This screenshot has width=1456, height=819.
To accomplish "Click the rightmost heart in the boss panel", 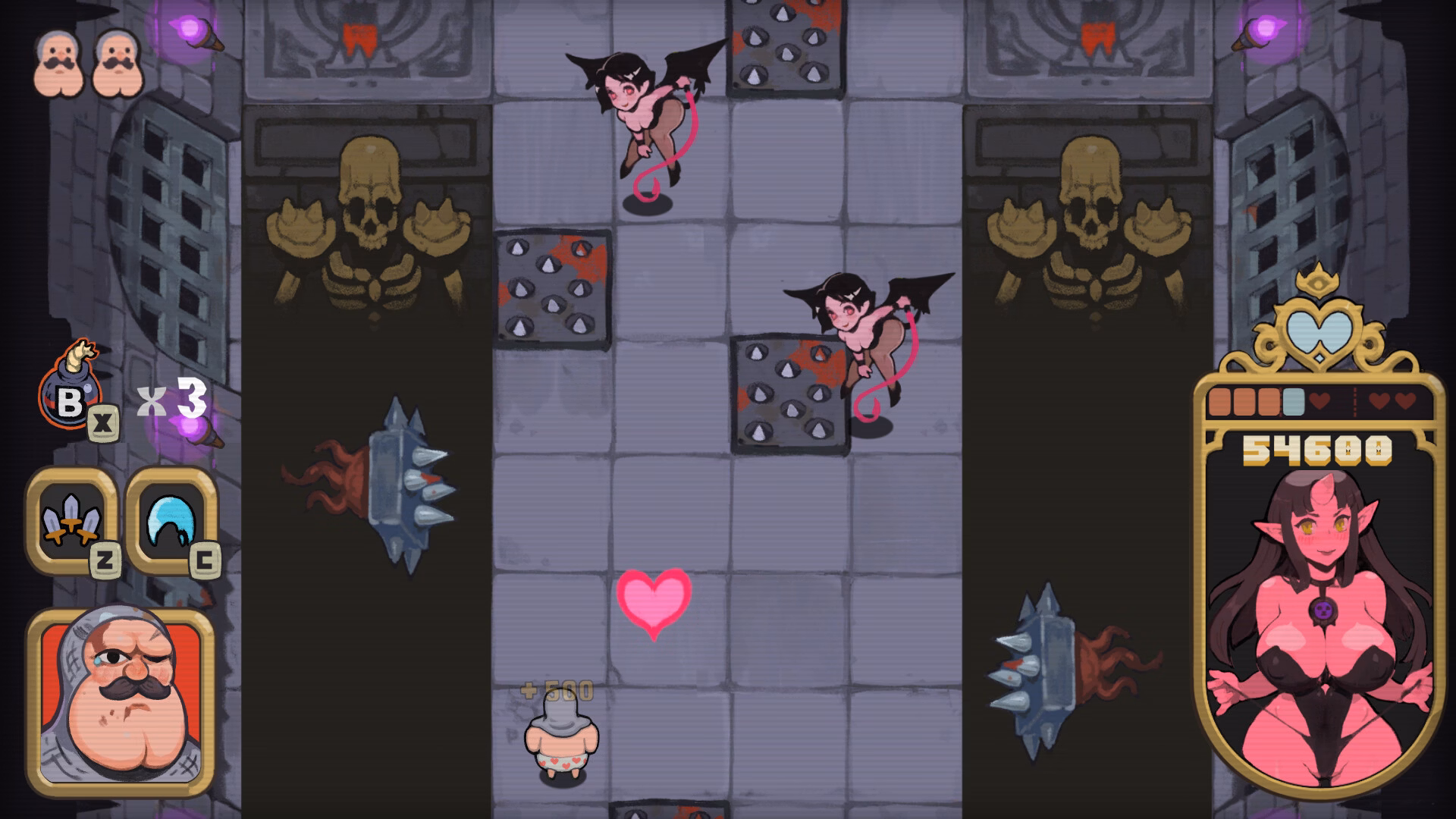I will pos(1406,400).
